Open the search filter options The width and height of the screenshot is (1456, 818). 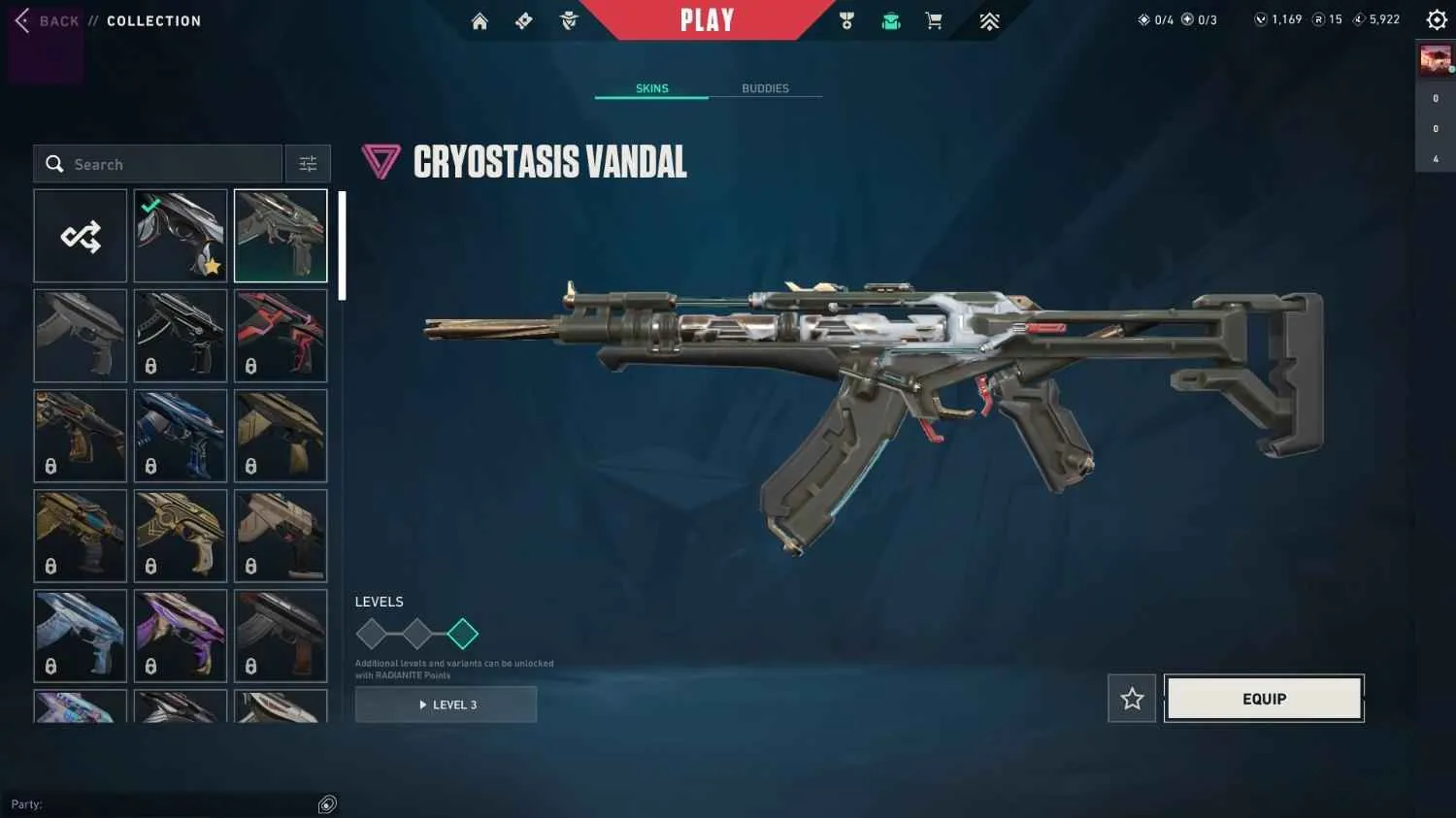click(308, 163)
